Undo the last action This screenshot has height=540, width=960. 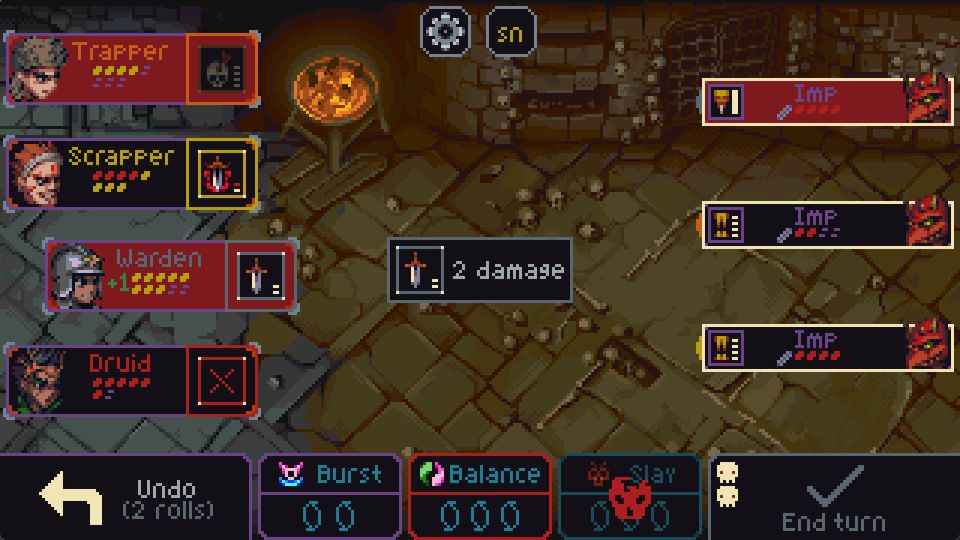pos(124,497)
